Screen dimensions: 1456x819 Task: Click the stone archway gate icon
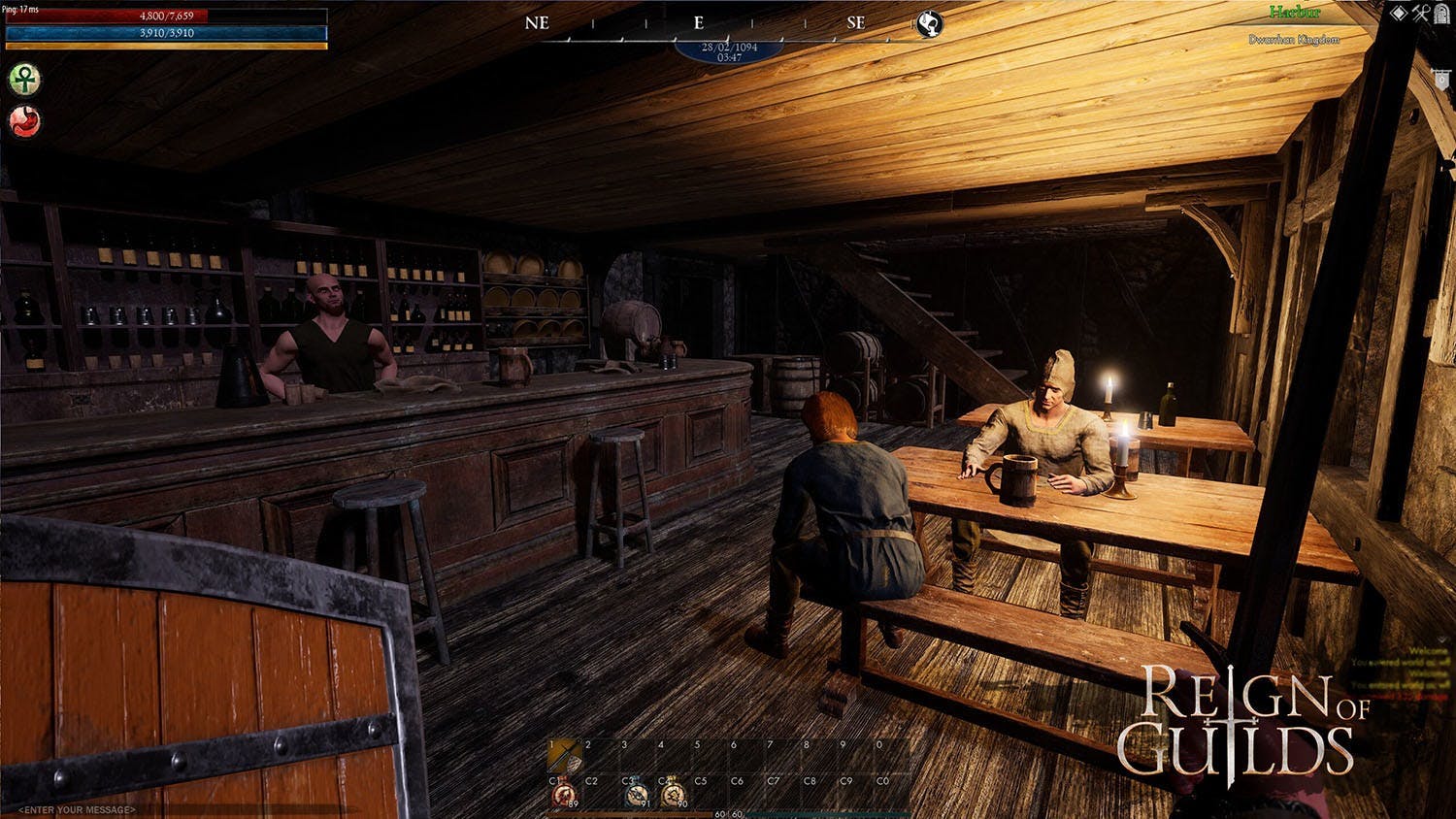(1442, 13)
